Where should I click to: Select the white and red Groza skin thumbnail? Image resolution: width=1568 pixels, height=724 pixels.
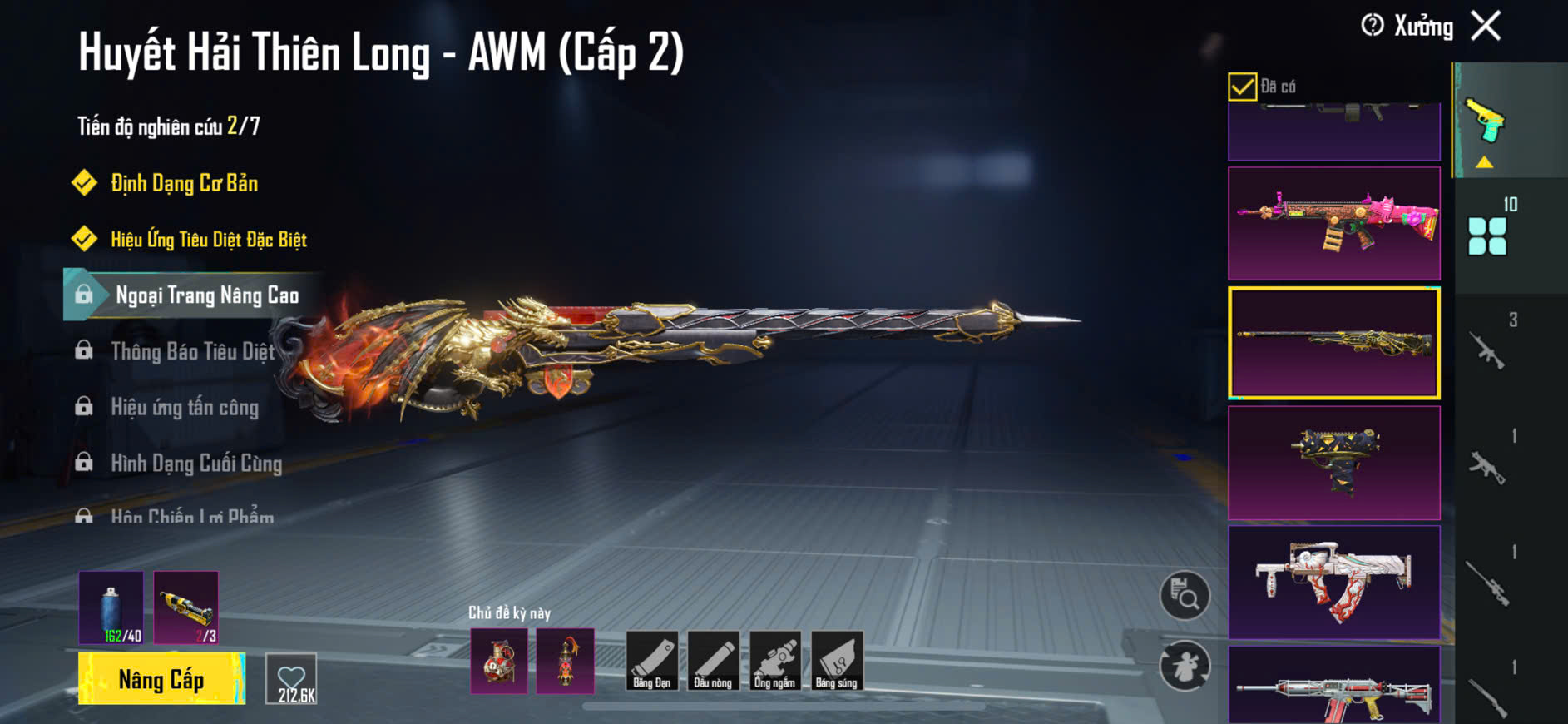1333,582
